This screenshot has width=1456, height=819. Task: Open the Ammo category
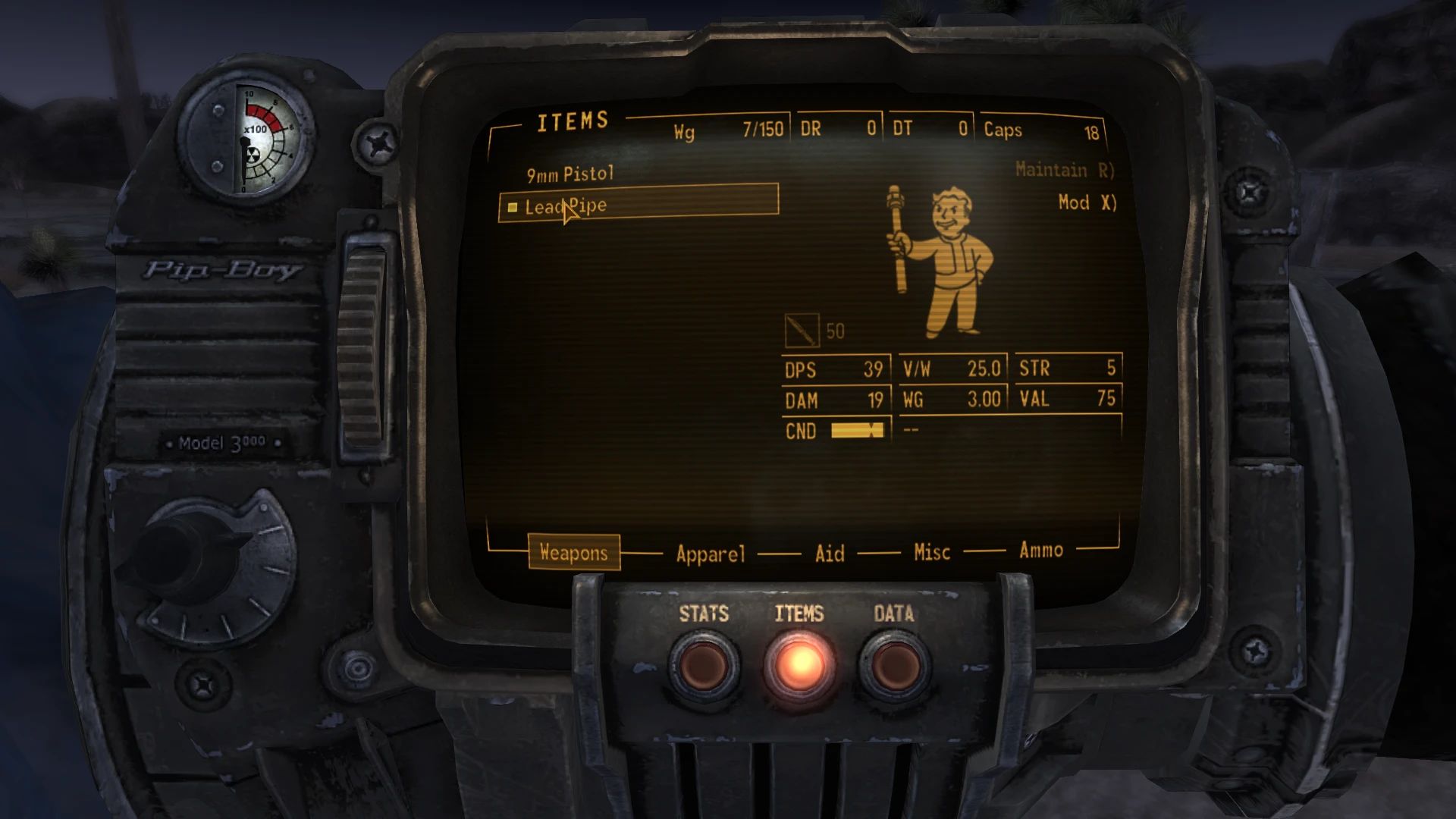[1040, 551]
